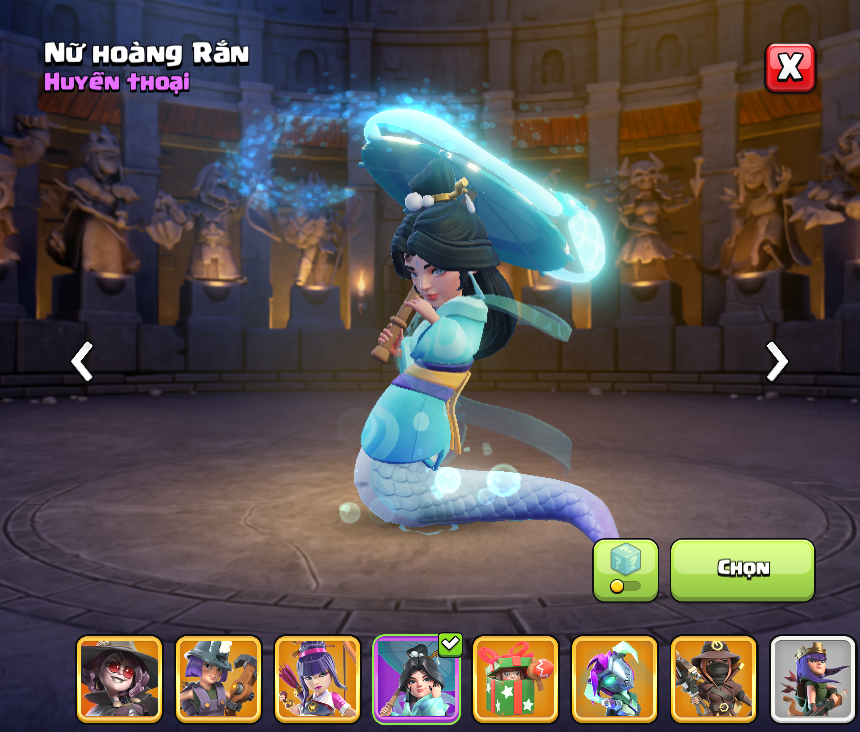Select the checked Snake Queen skin thumbnail
Viewport: 860px width, 732px height.
tap(416, 679)
